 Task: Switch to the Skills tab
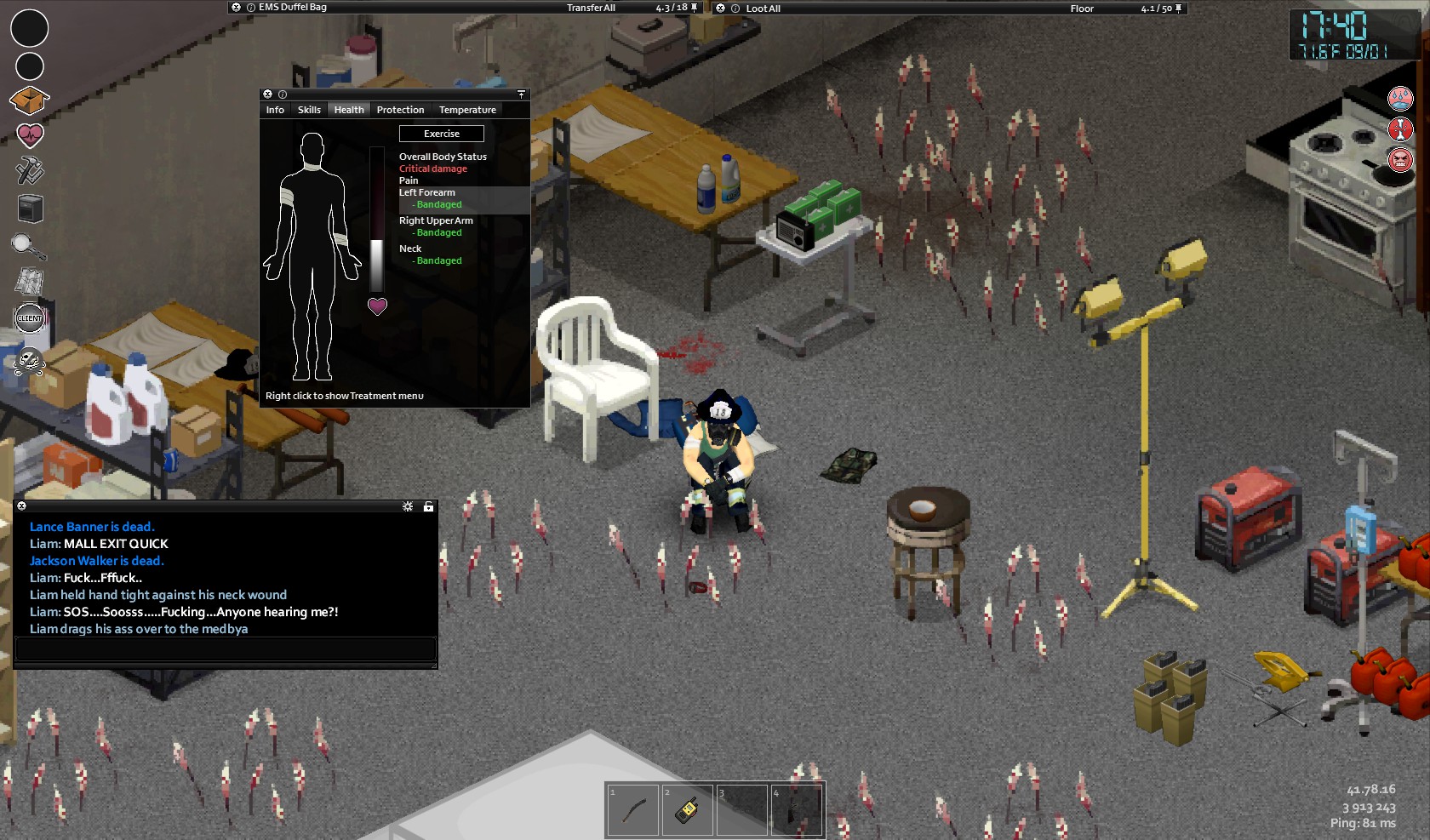tap(309, 110)
